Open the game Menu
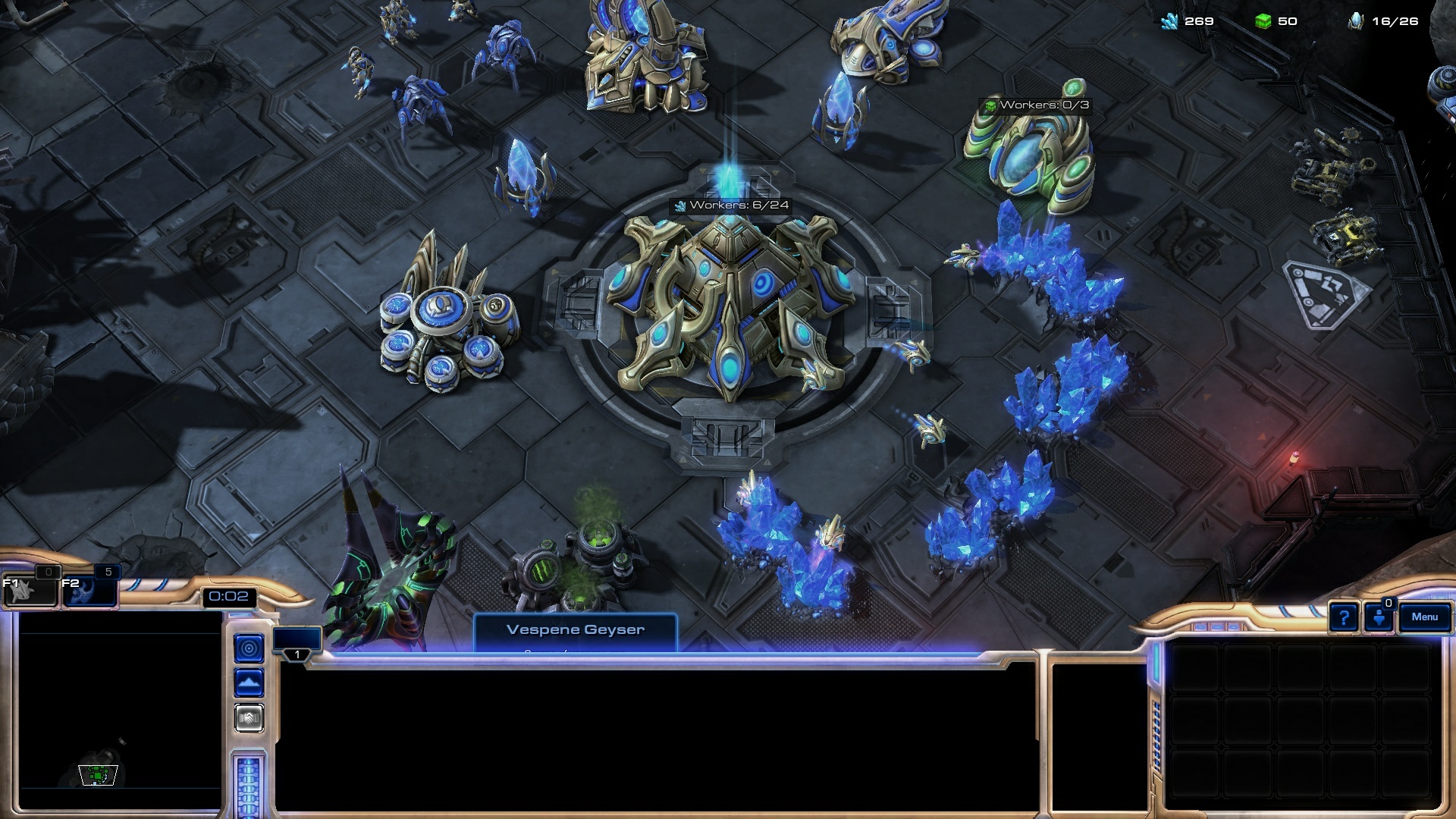This screenshot has height=819, width=1456. coord(1424,617)
